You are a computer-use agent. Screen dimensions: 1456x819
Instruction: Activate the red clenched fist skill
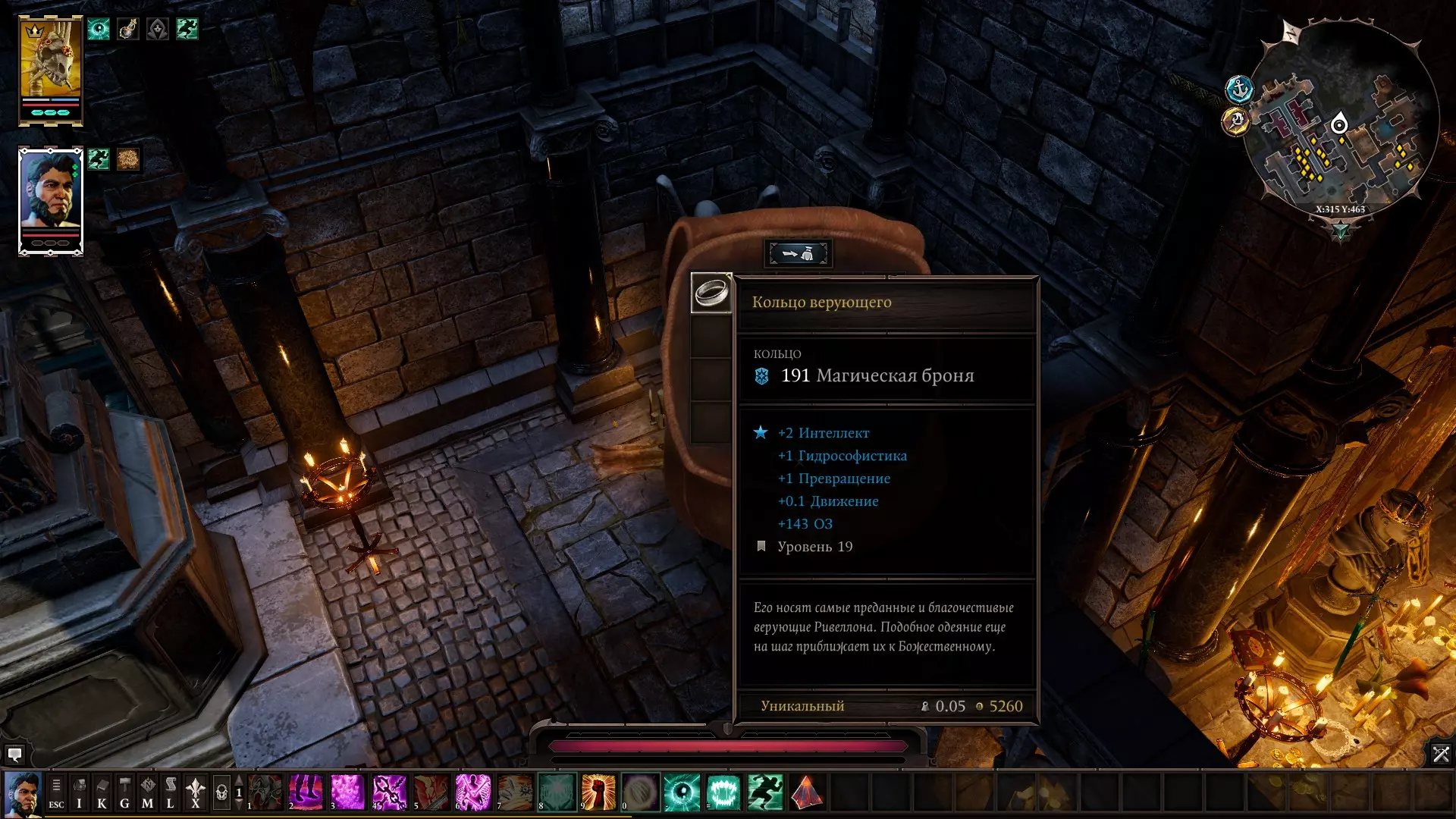[598, 792]
